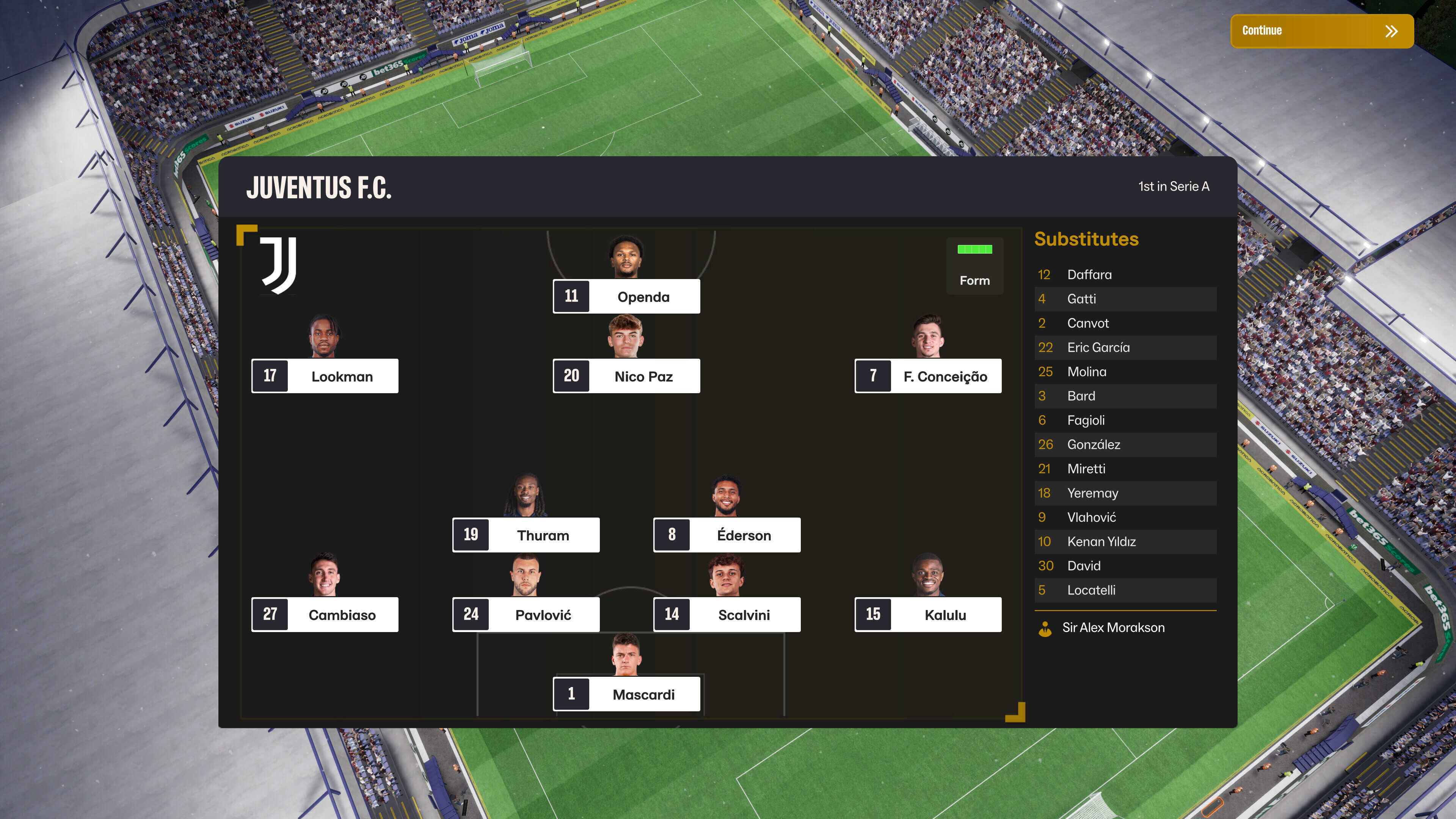Pick Vlahović from the substitutes list
The width and height of the screenshot is (1456, 819).
[1092, 517]
